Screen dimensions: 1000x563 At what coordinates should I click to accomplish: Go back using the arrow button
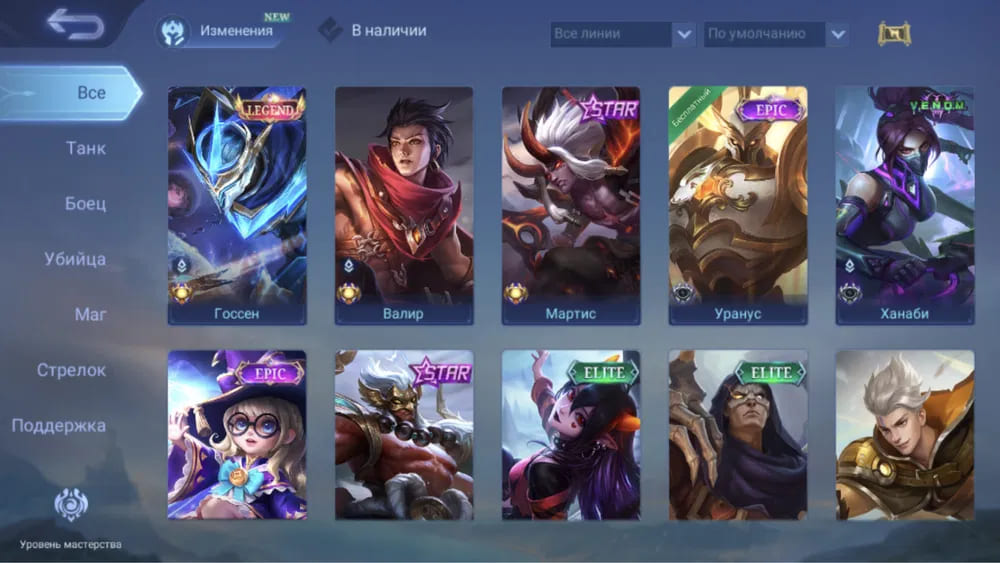(75, 24)
